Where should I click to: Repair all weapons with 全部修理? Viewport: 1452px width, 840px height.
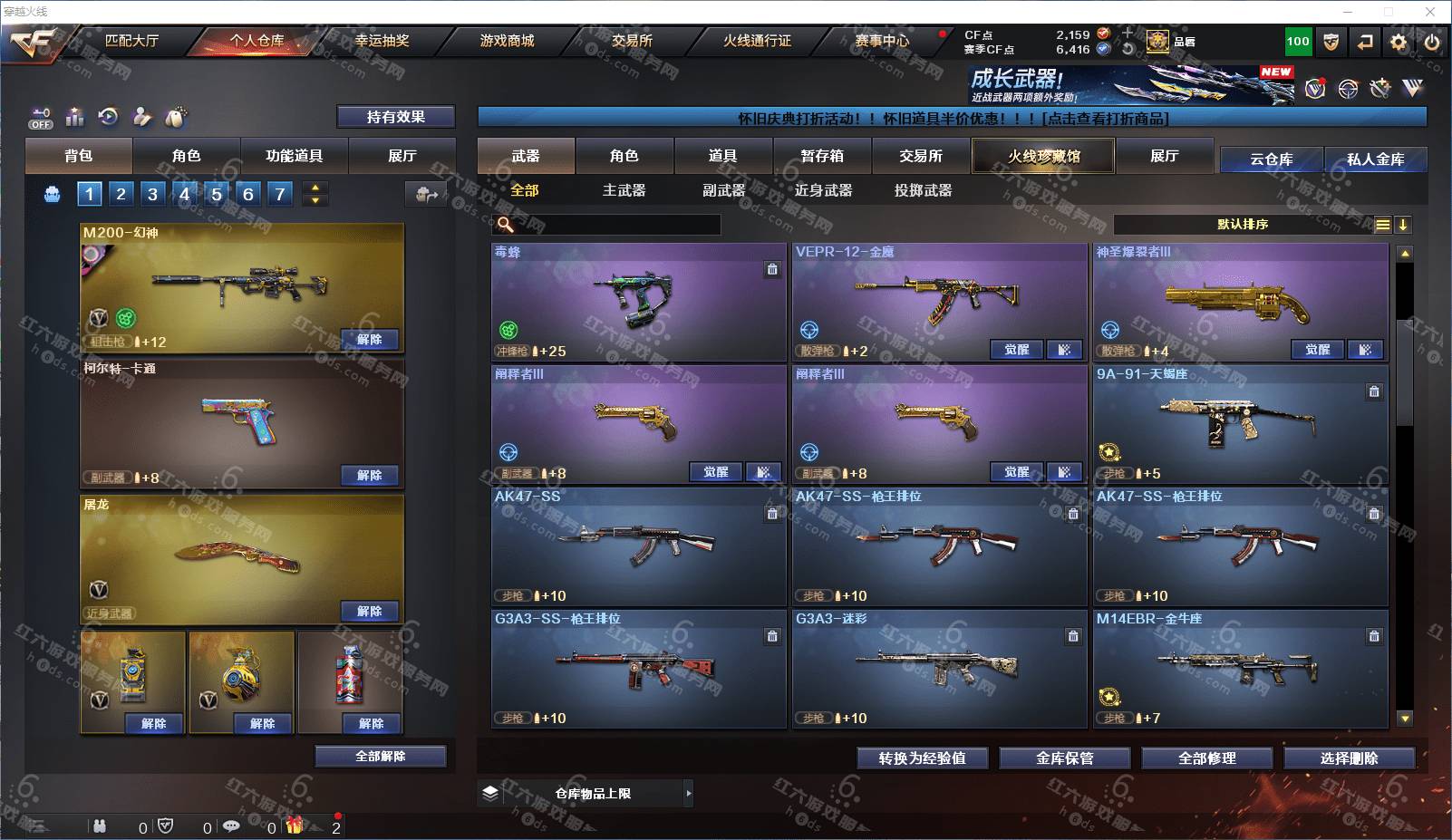click(x=1206, y=758)
